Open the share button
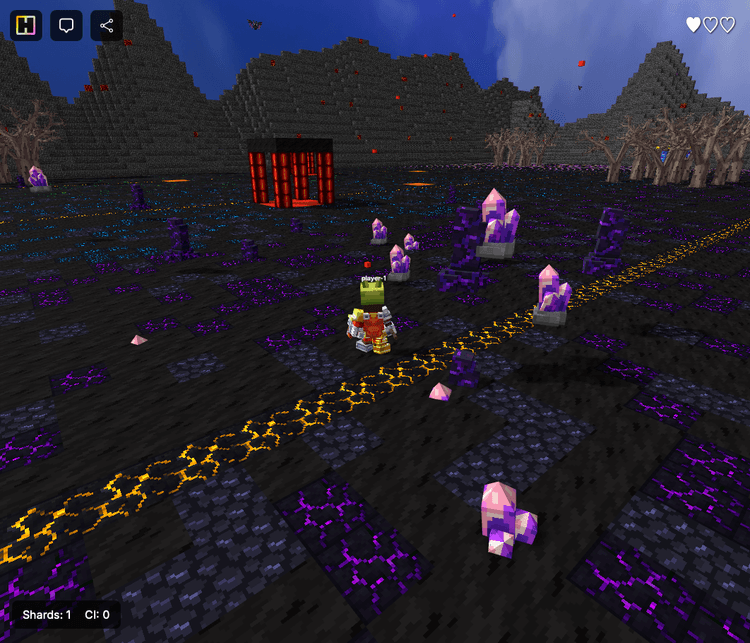This screenshot has height=643, width=750. (106, 26)
